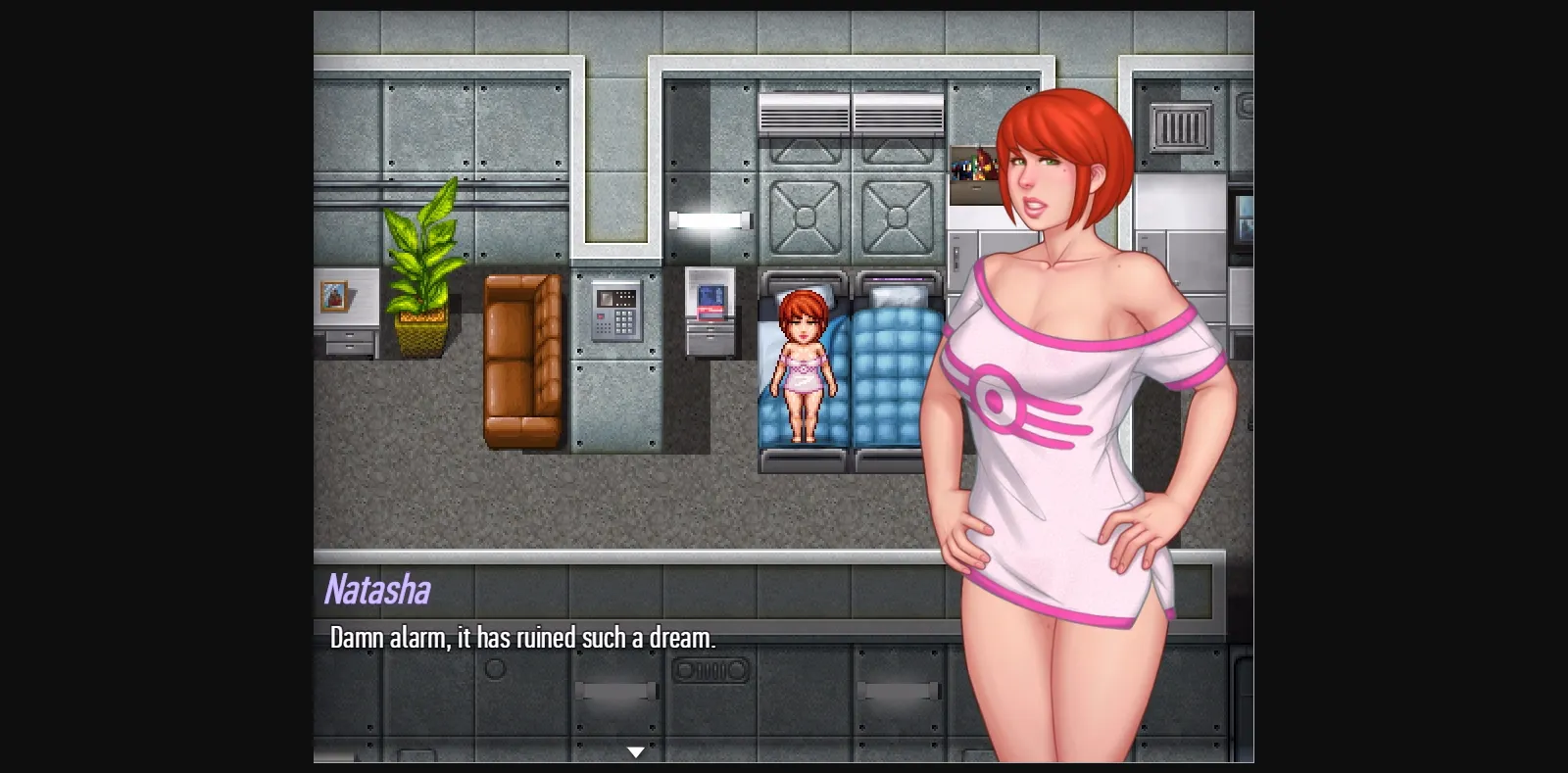
Task: Click the metal ventilation grate on the wall
Action: (x=1179, y=127)
